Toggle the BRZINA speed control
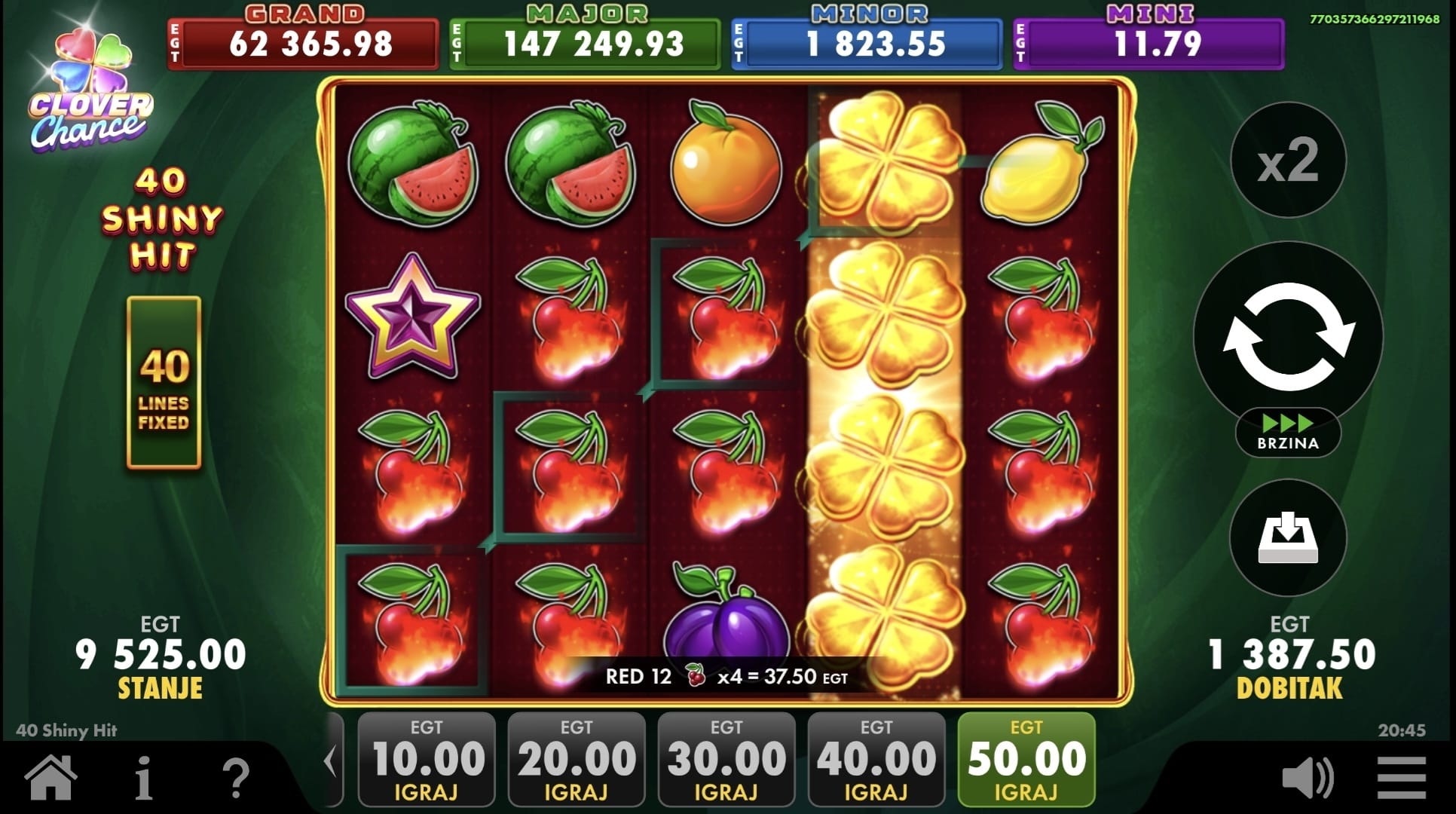 [1288, 433]
